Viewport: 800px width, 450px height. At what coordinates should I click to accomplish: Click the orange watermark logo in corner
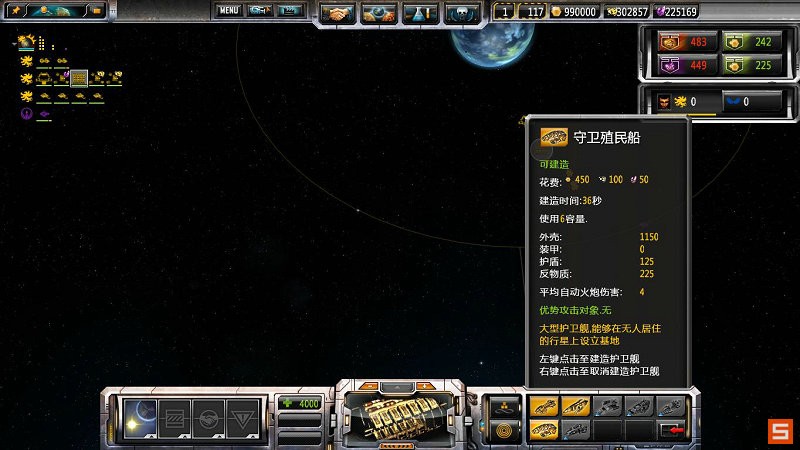[x=780, y=432]
